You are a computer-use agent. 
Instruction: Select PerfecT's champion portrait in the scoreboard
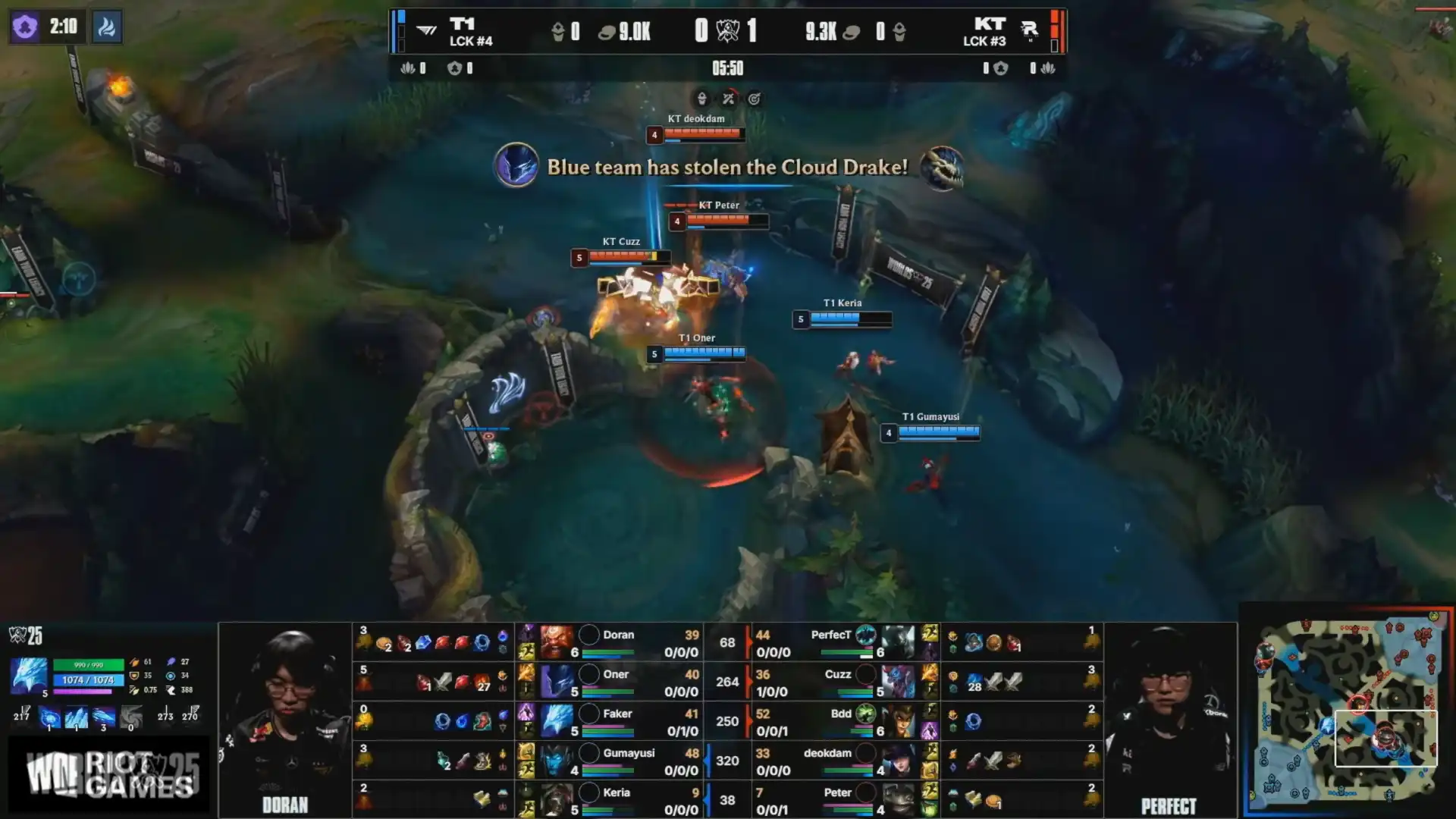(899, 642)
